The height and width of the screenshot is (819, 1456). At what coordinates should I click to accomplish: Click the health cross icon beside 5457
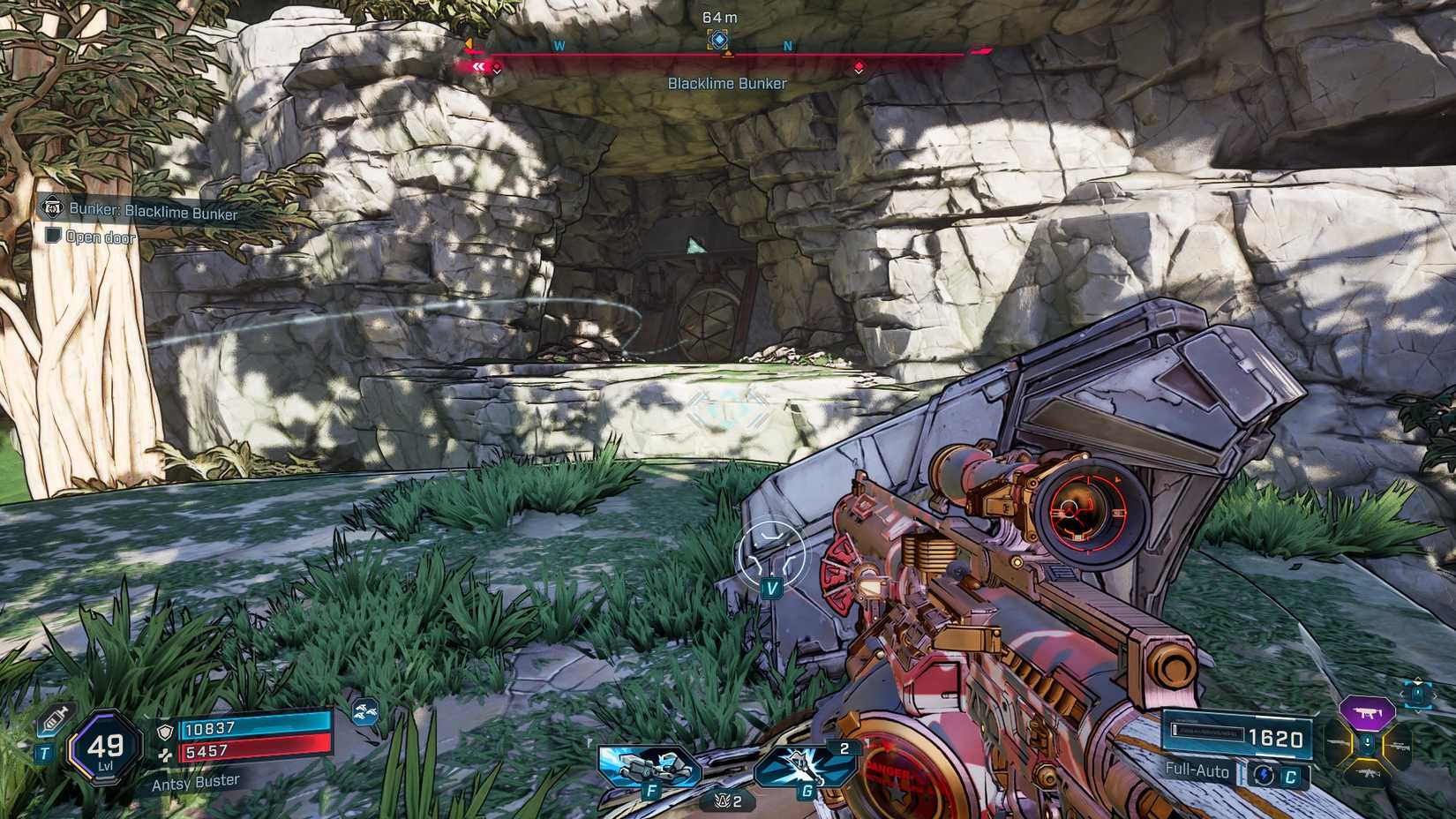point(166,752)
